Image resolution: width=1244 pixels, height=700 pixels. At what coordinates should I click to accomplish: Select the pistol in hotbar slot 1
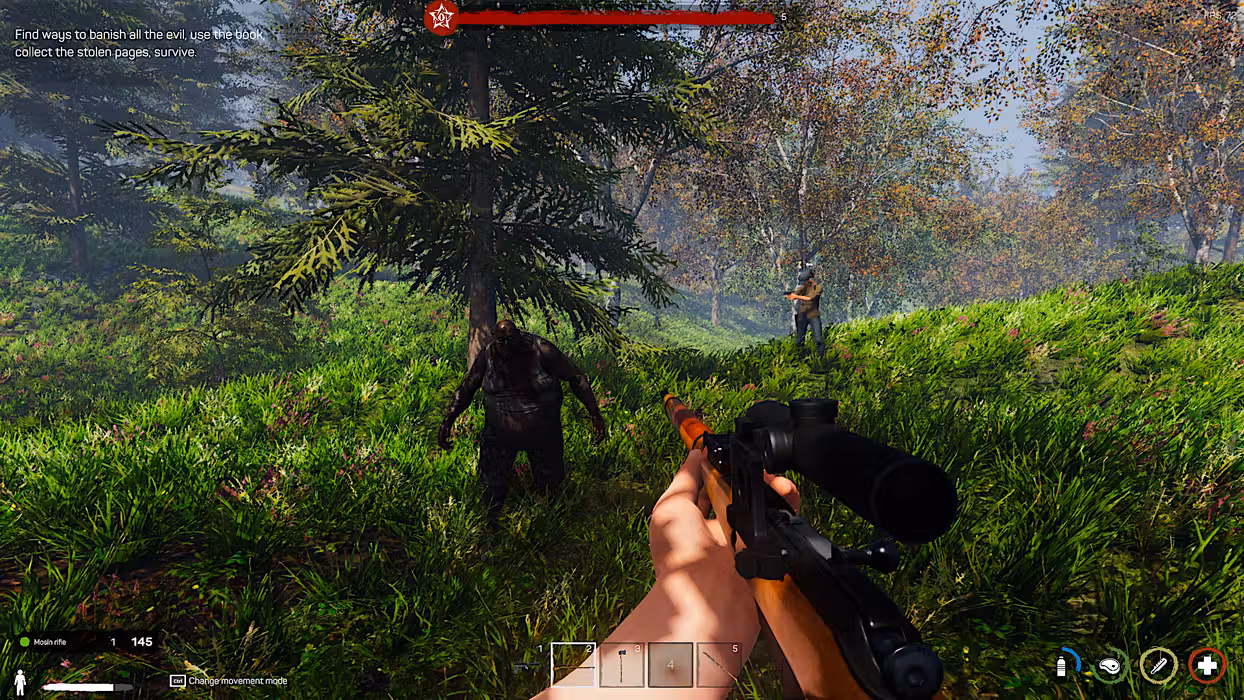click(527, 665)
